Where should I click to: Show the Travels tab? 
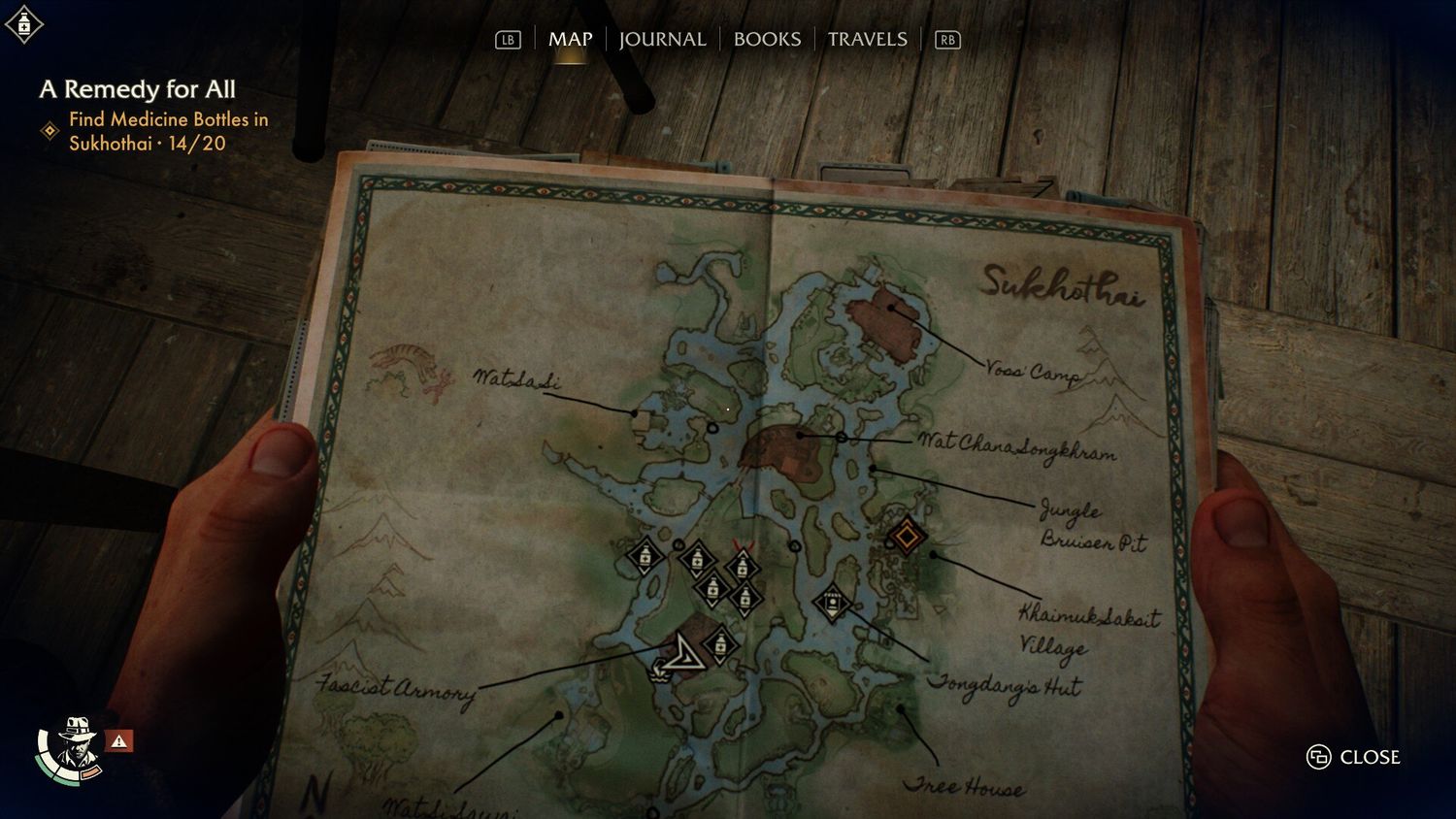[867, 40]
